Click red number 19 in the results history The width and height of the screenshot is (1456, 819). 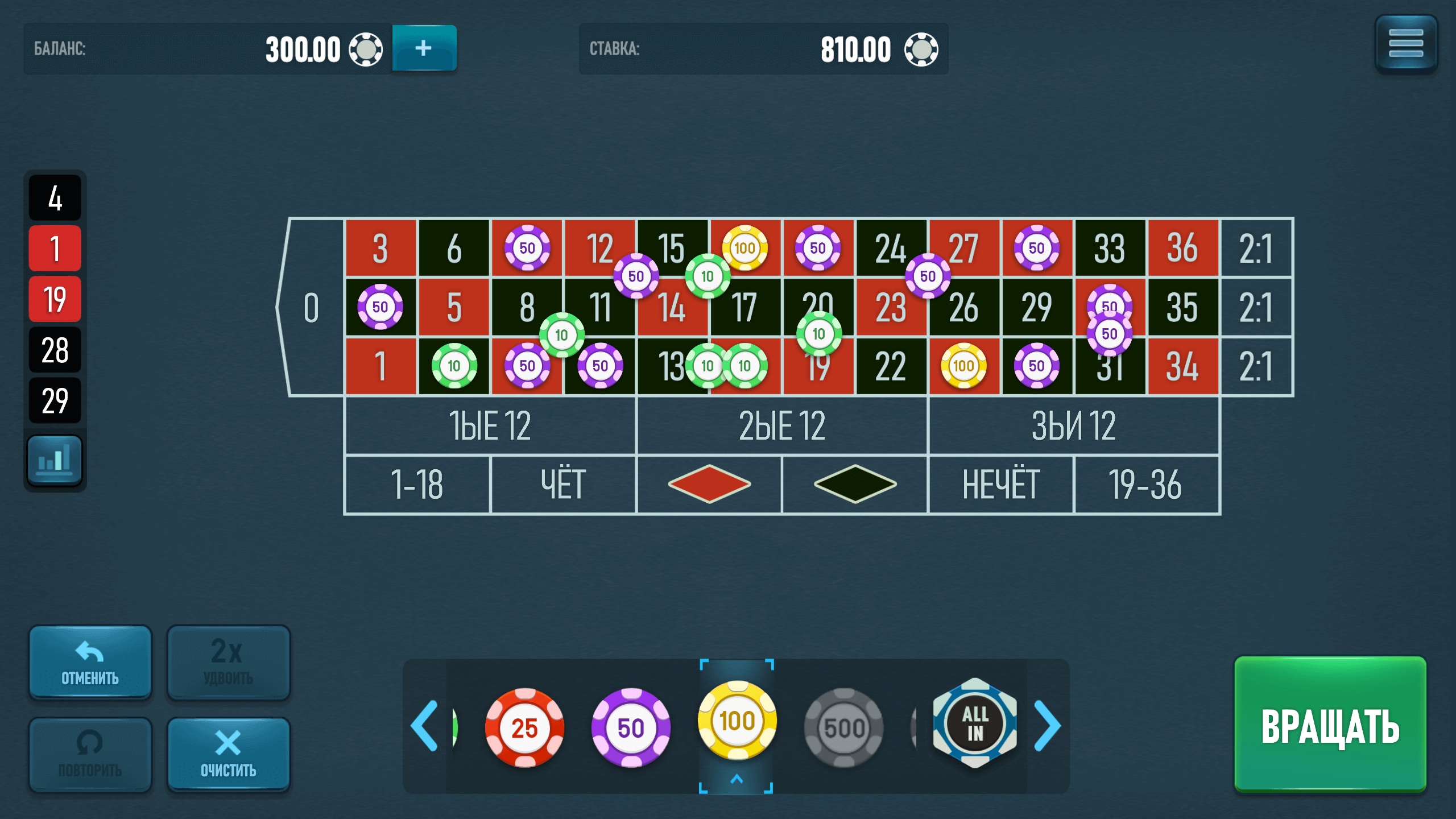click(x=55, y=298)
